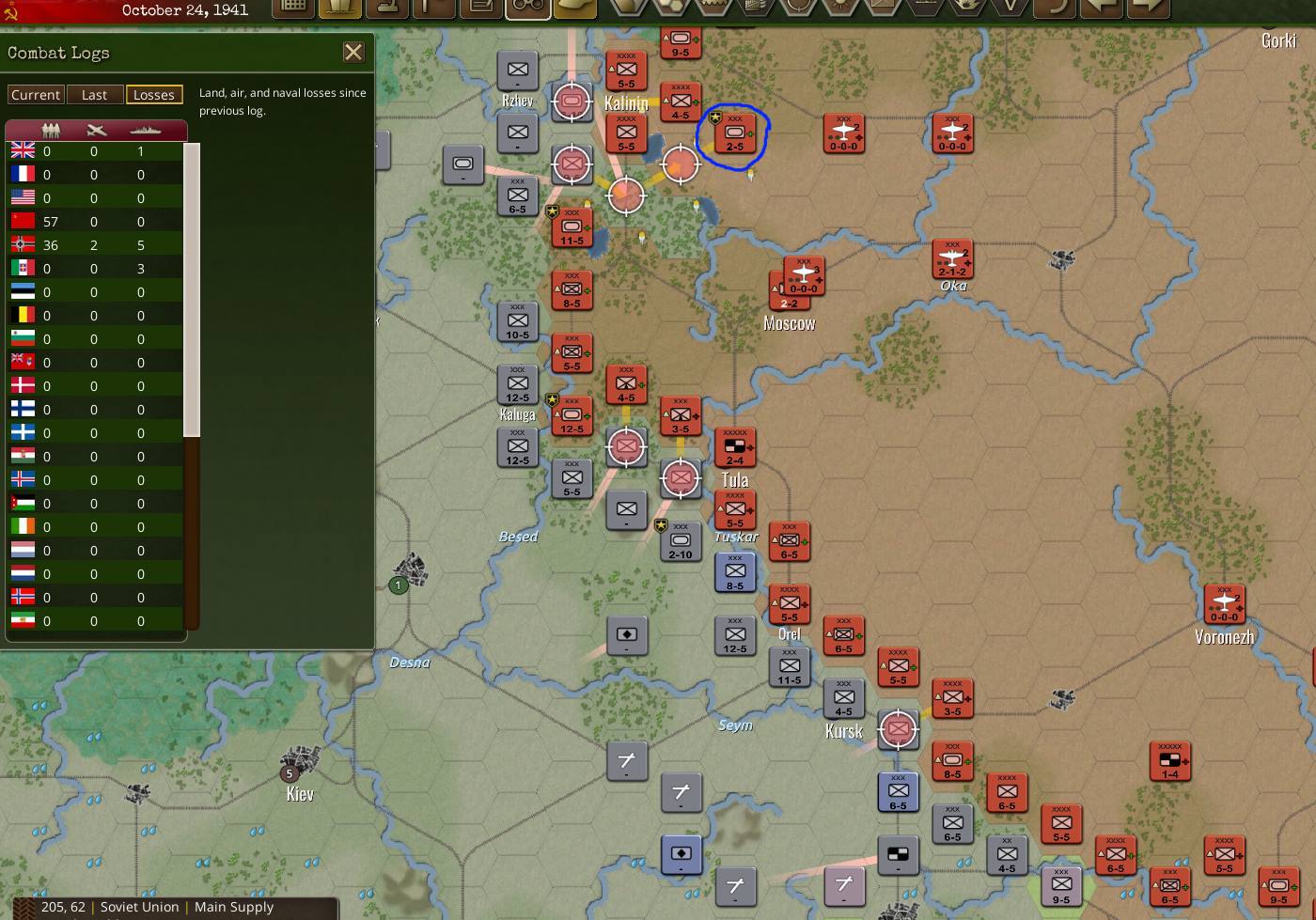
Task: Click the Losses button in Combat Logs
Action: pyautogui.click(x=154, y=94)
